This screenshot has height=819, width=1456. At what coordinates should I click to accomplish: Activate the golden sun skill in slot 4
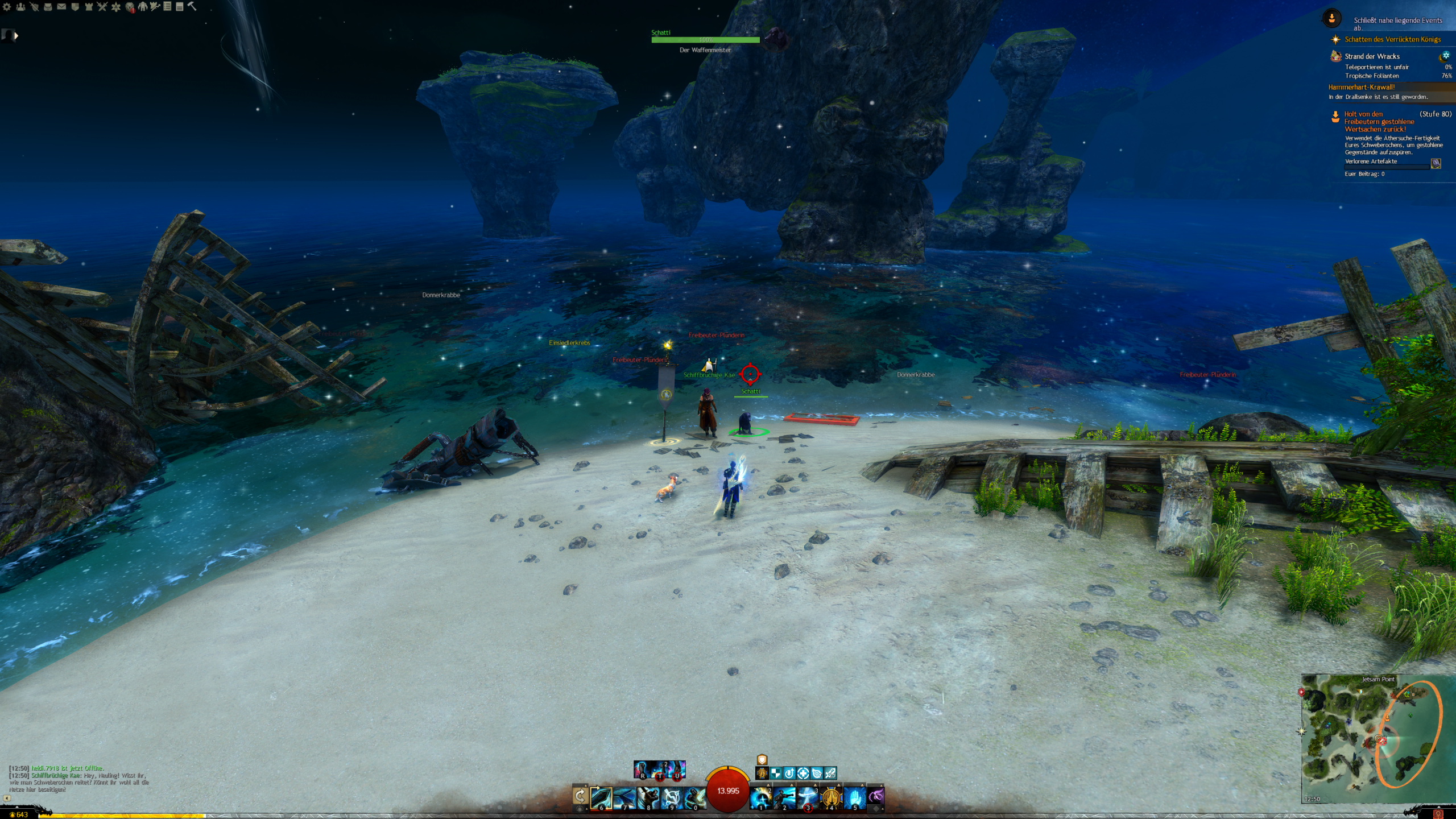pos(831,798)
